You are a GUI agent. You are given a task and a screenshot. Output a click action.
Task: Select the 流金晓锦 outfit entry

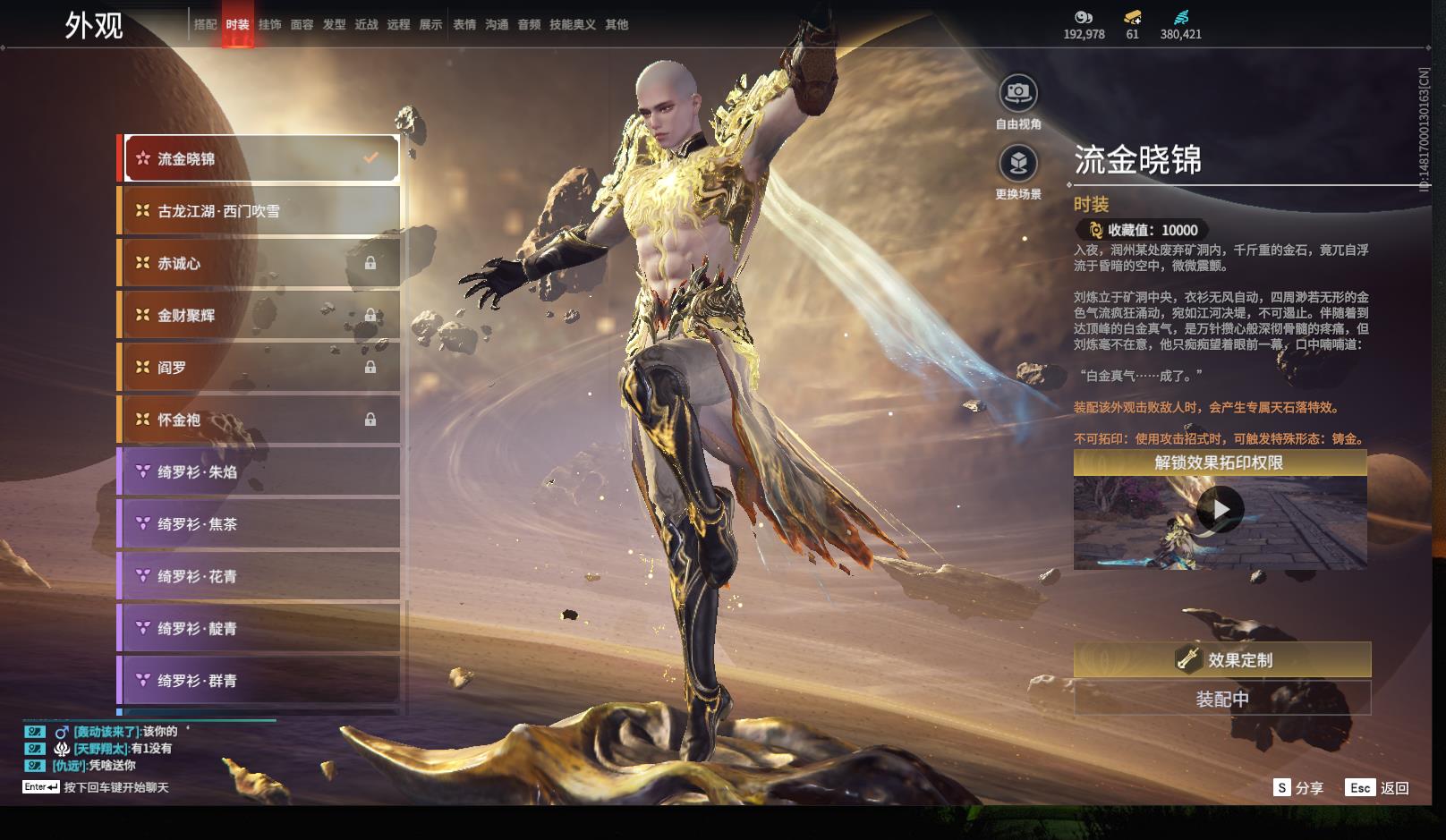(x=259, y=159)
